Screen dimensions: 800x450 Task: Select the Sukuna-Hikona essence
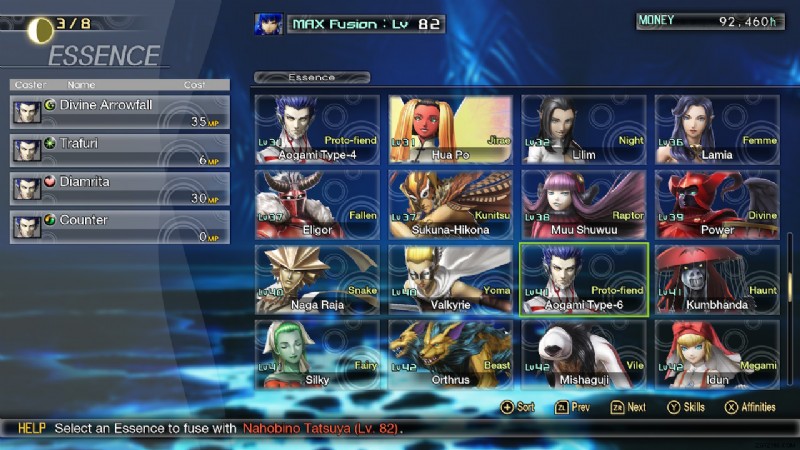450,204
